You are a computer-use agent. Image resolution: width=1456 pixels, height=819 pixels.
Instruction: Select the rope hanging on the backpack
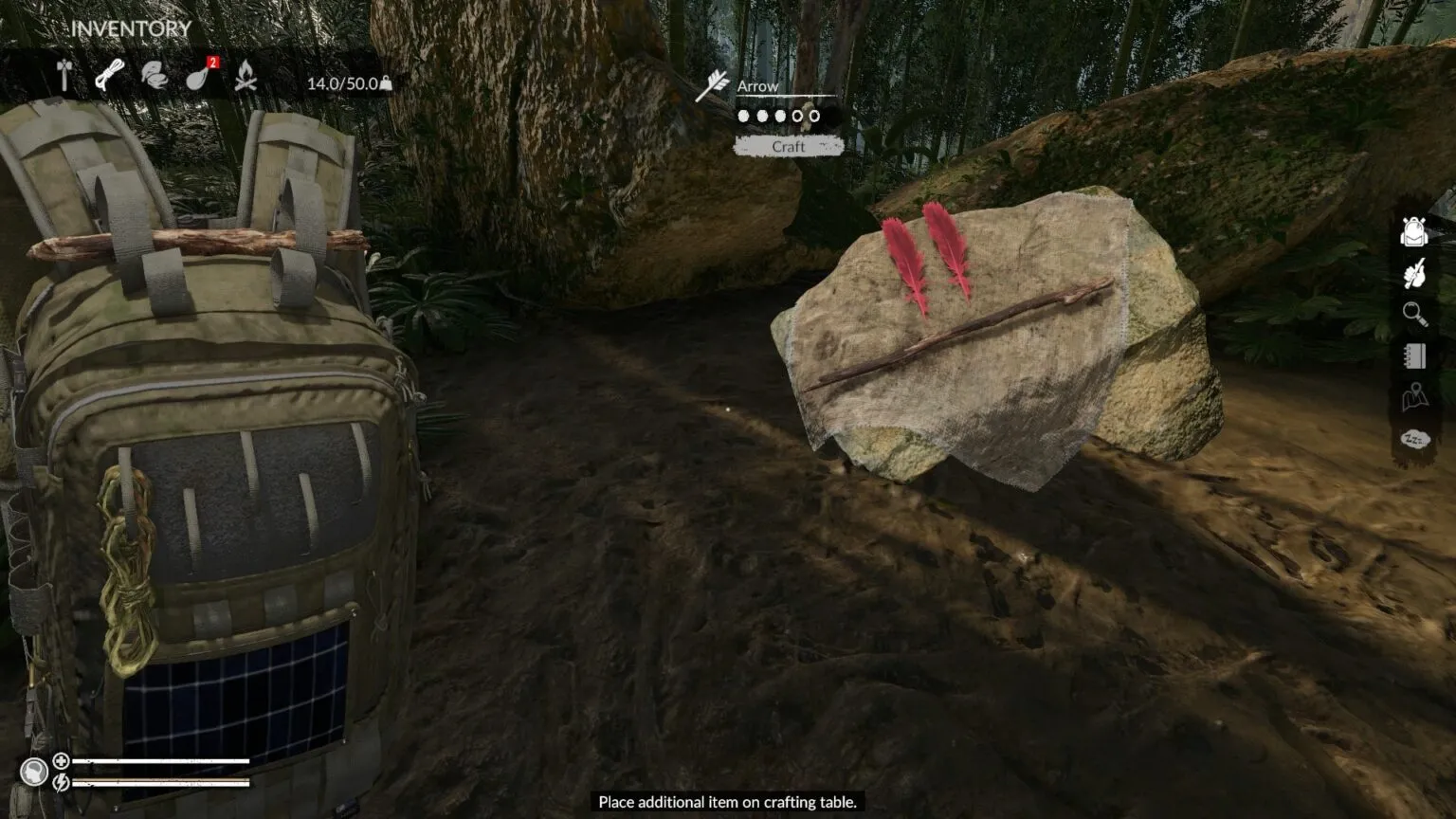coord(128,569)
